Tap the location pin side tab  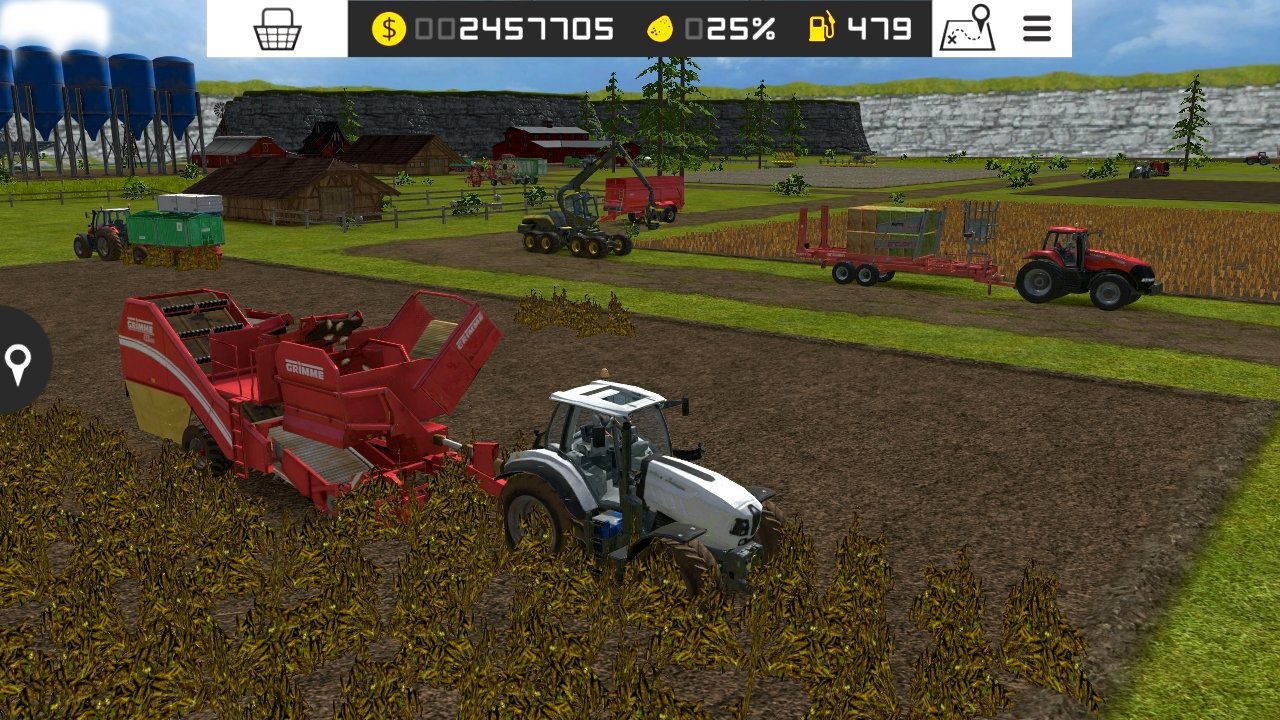pyautogui.click(x=18, y=363)
